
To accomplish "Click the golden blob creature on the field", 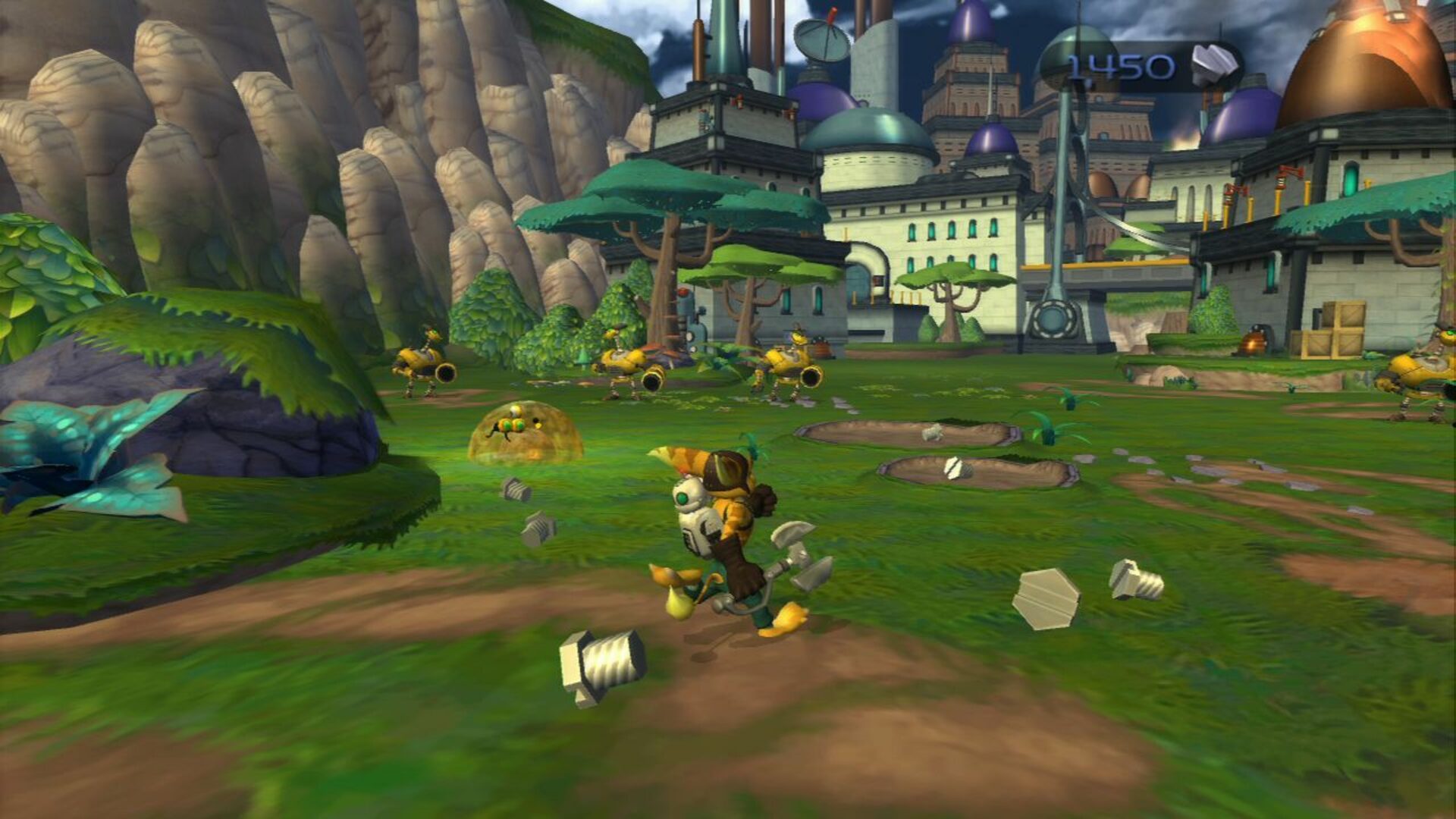I will [523, 436].
